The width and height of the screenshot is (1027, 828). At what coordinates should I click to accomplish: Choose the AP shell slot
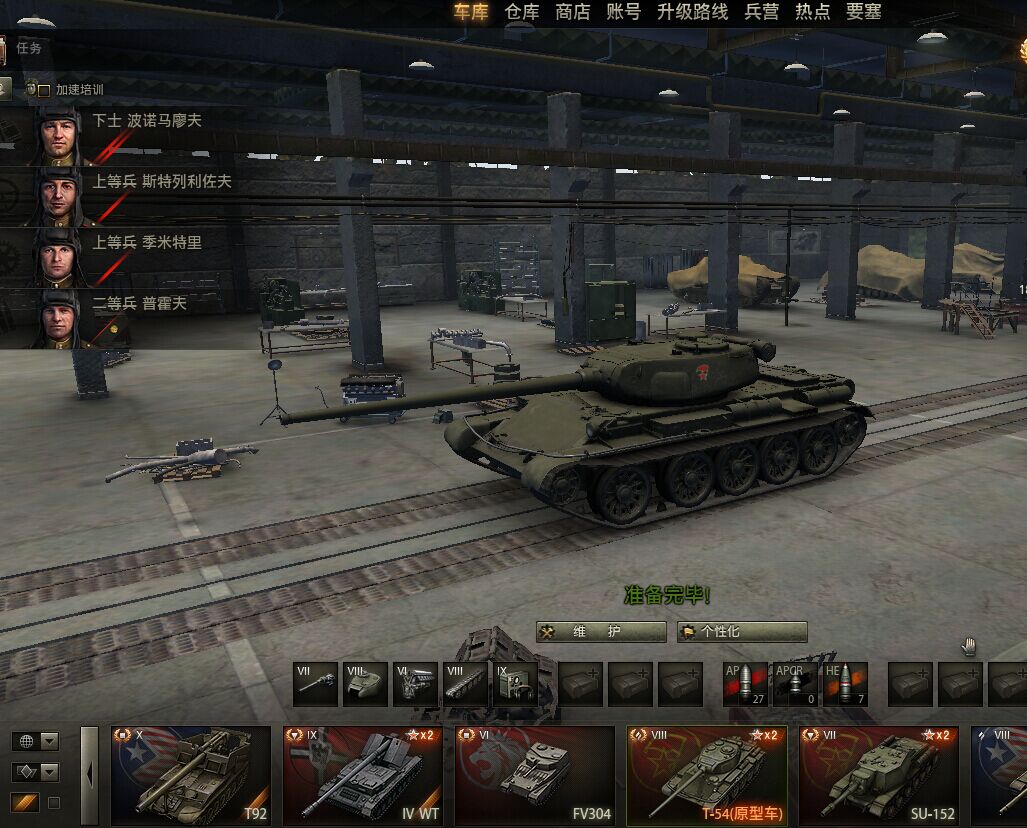pyautogui.click(x=745, y=684)
